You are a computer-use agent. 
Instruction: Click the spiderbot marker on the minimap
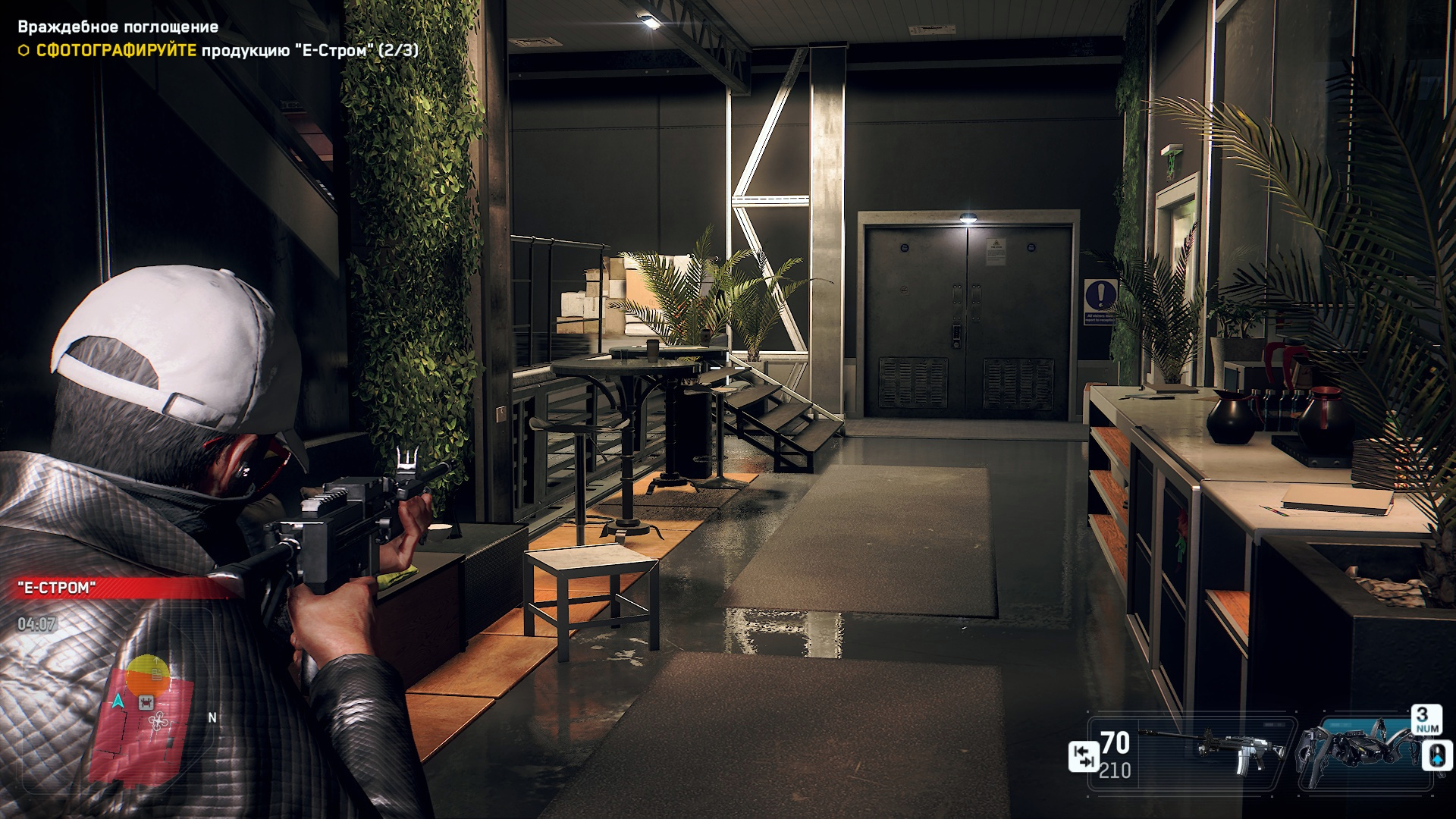(x=146, y=704)
